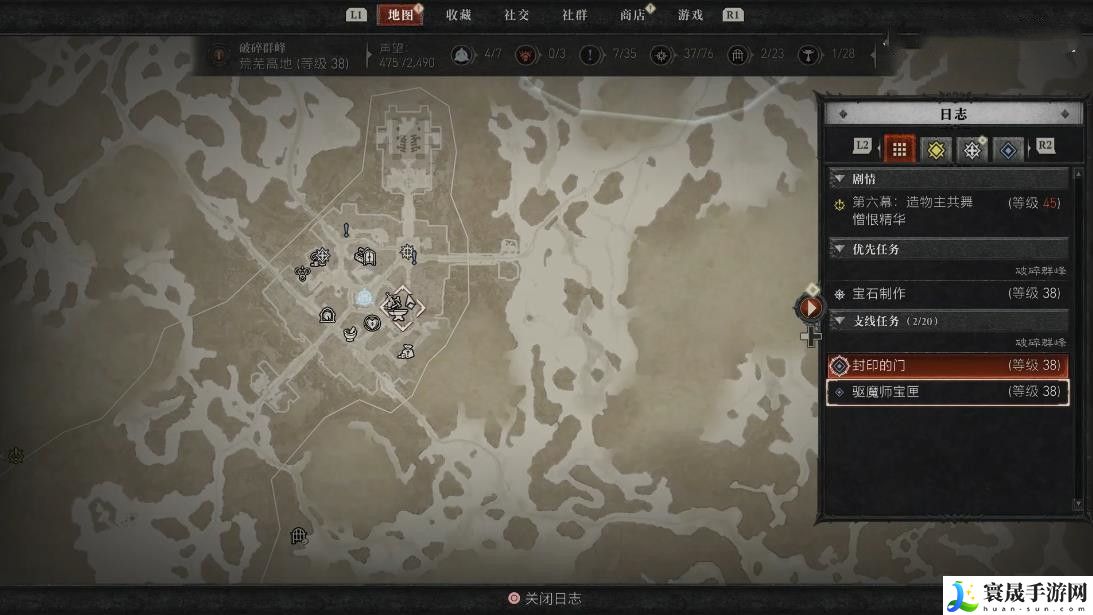Select the 驱魔师宝匣 side quest

946,392
